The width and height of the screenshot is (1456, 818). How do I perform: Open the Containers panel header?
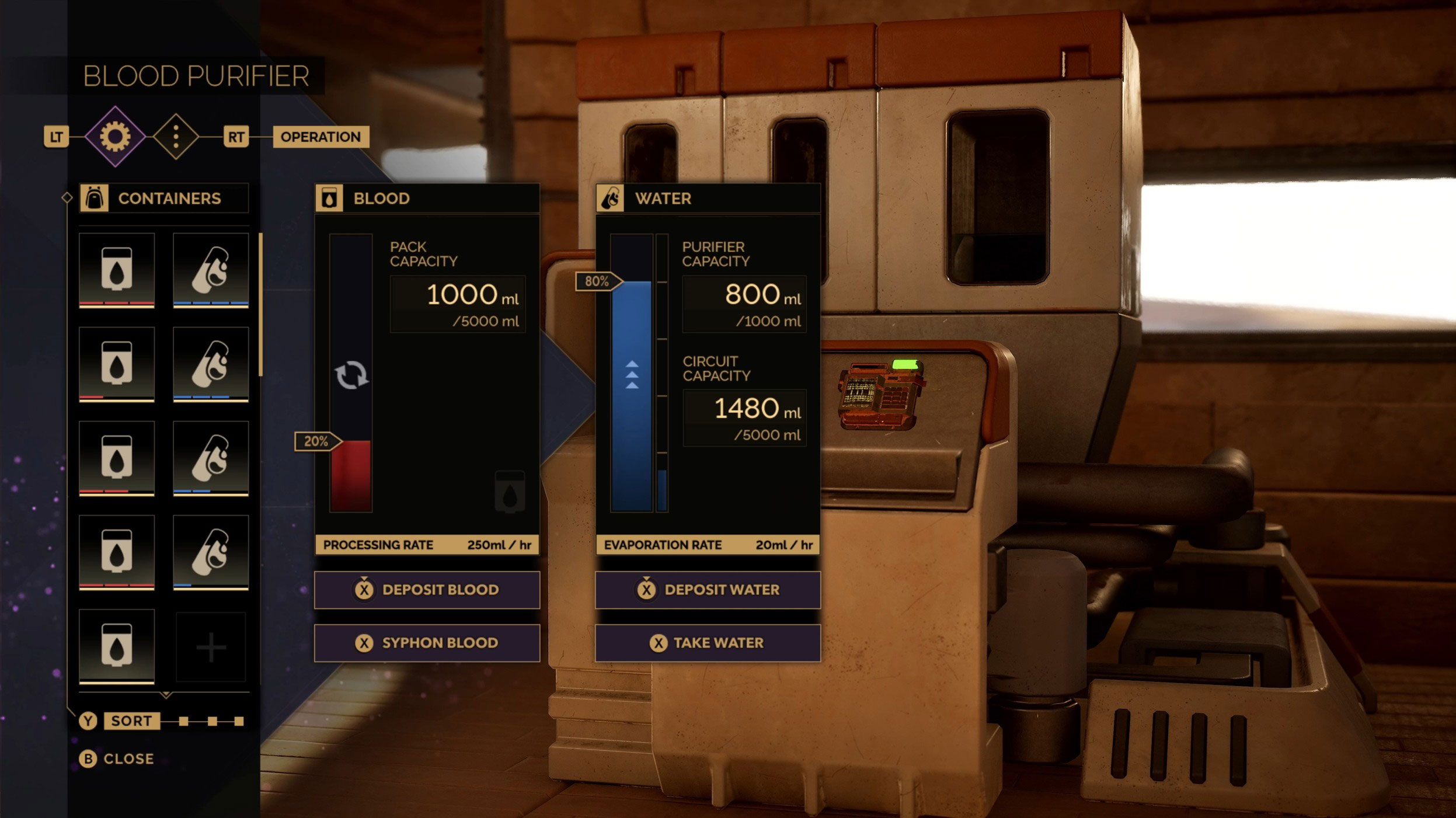coord(164,199)
